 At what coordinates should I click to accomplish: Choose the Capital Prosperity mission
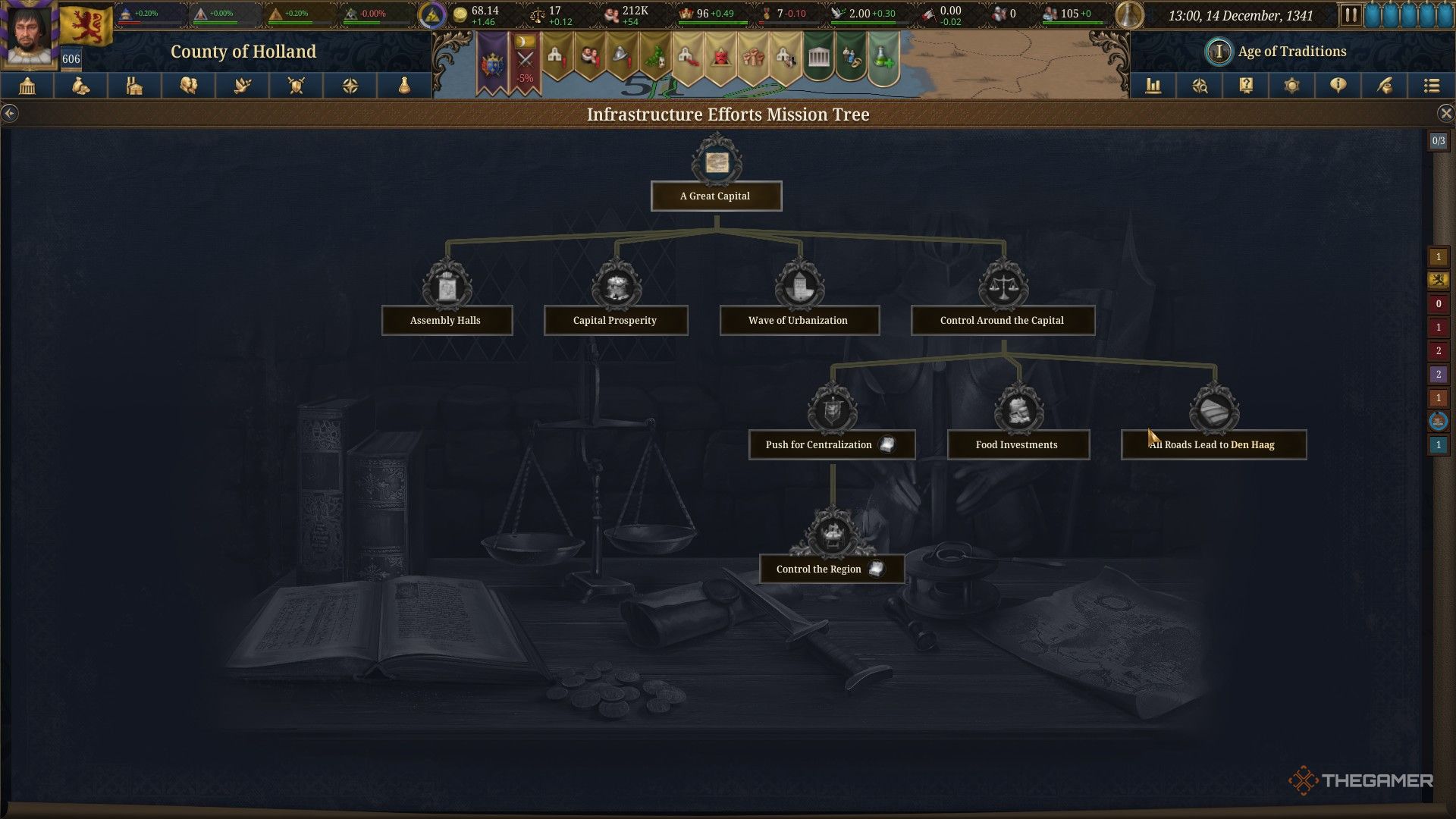[x=615, y=320]
